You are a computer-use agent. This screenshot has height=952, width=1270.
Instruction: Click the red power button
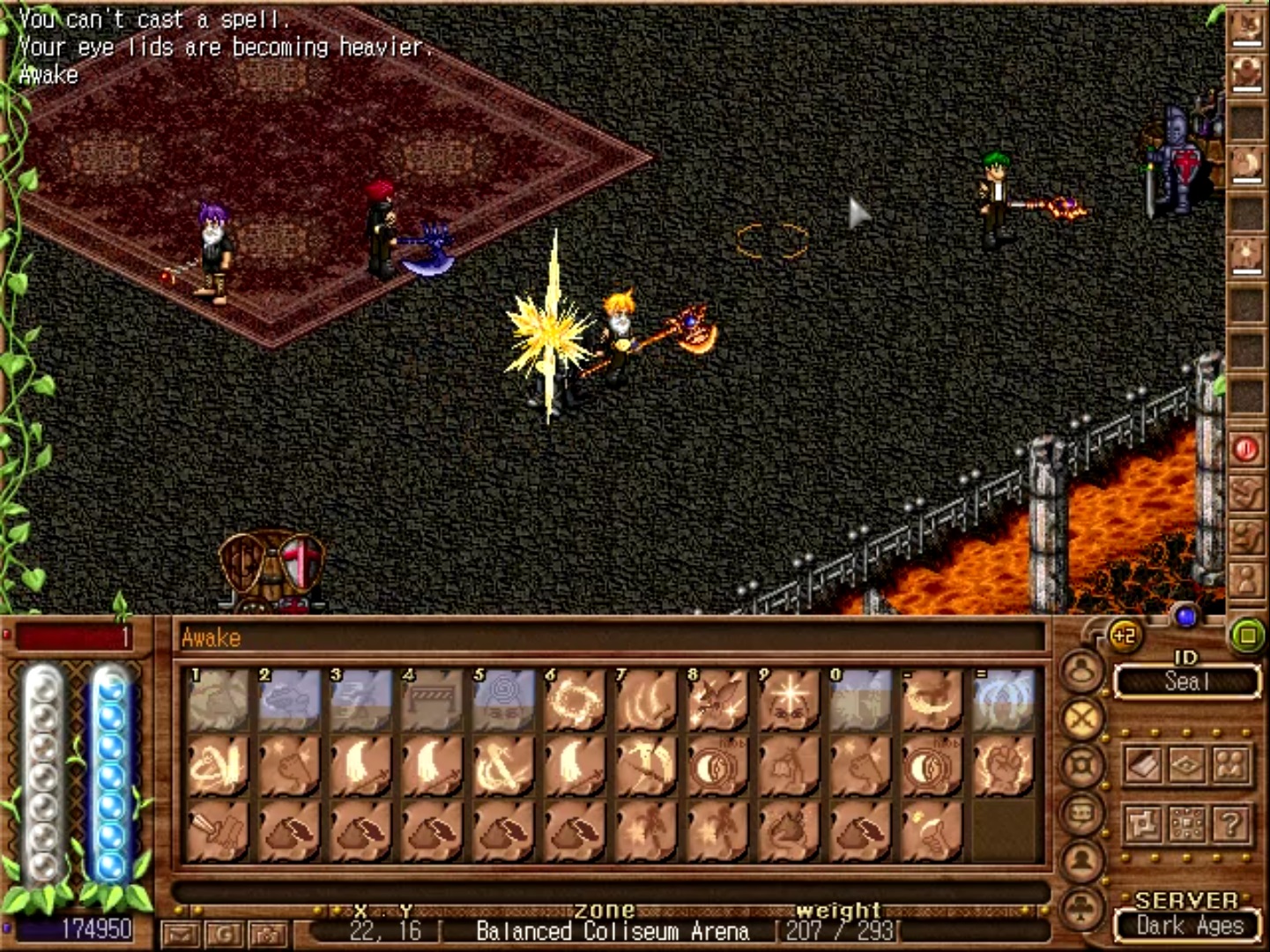coord(1245,450)
